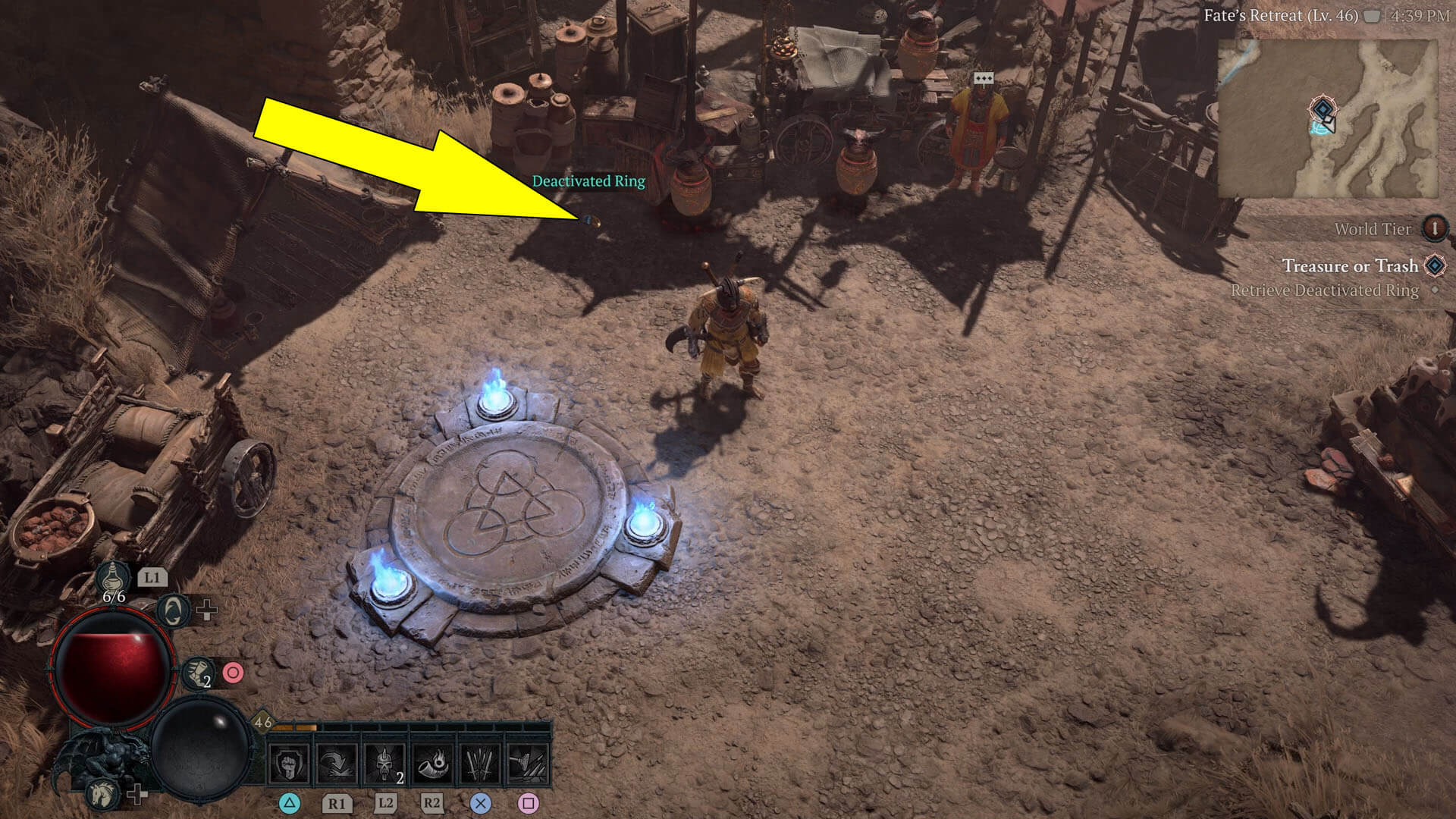Click Fate's Retreat zone name
Image resolution: width=1456 pixels, height=819 pixels.
click(x=1282, y=16)
